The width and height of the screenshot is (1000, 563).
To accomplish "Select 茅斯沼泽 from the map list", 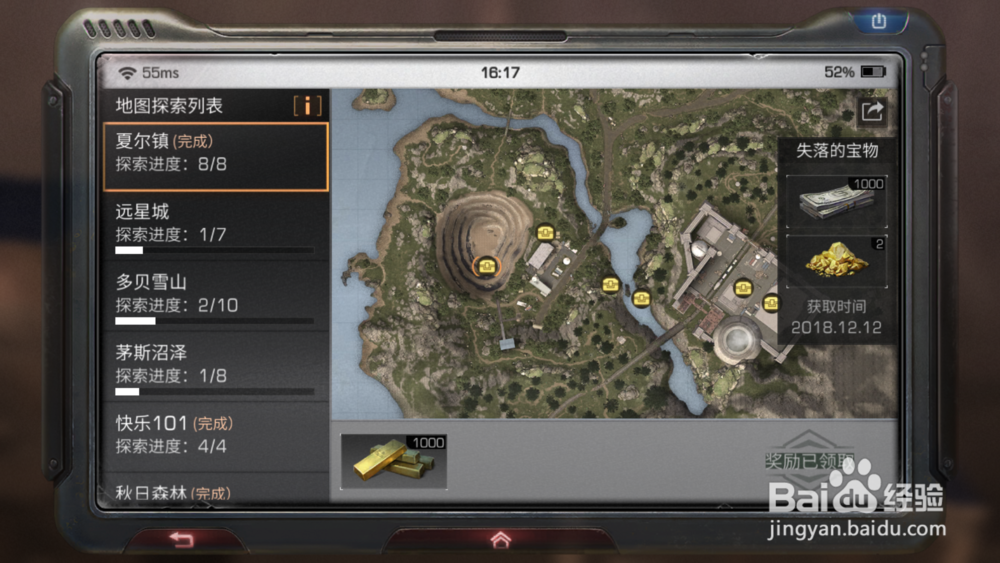I will coord(215,367).
